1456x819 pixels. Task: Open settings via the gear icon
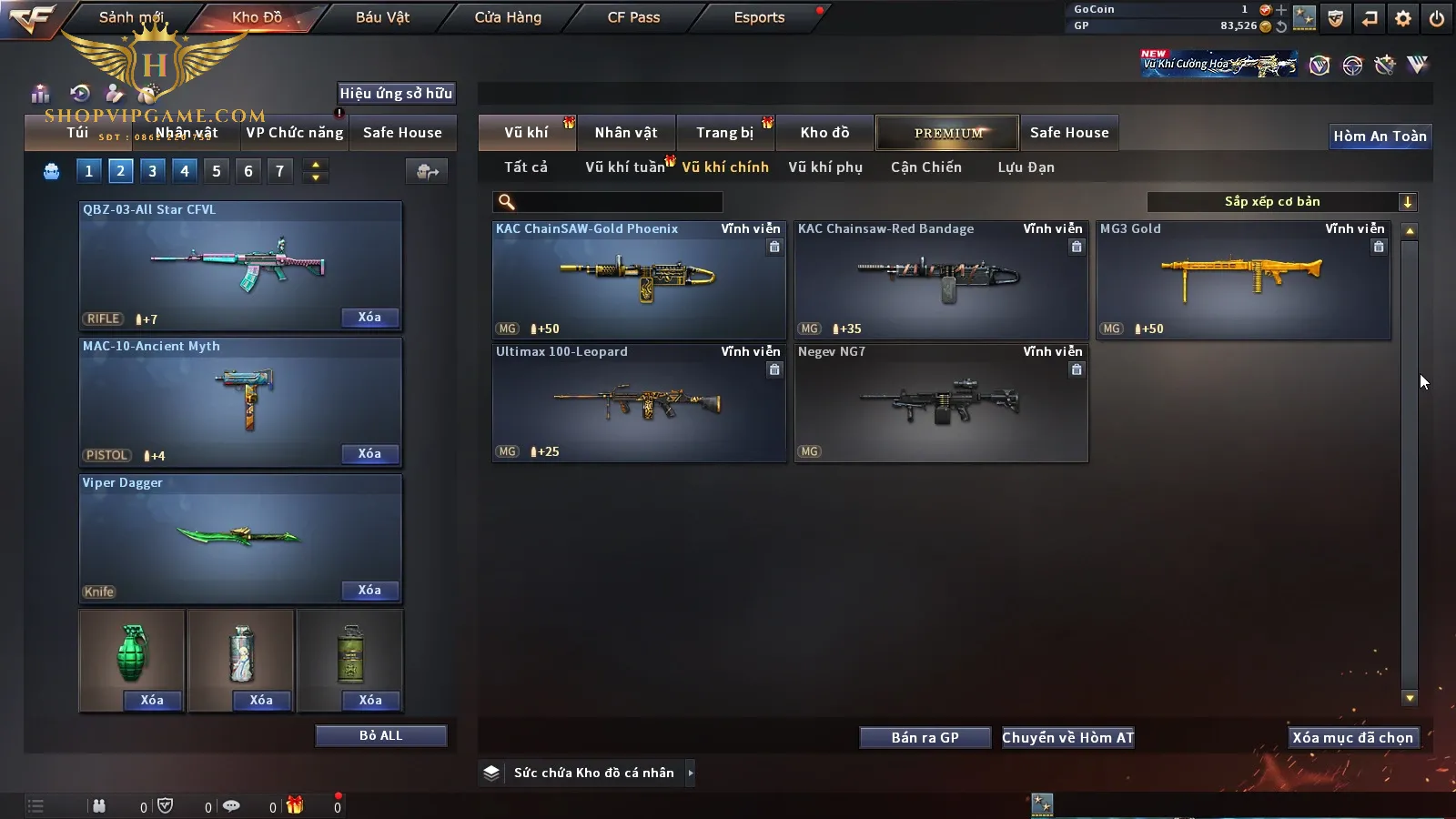click(x=1403, y=18)
